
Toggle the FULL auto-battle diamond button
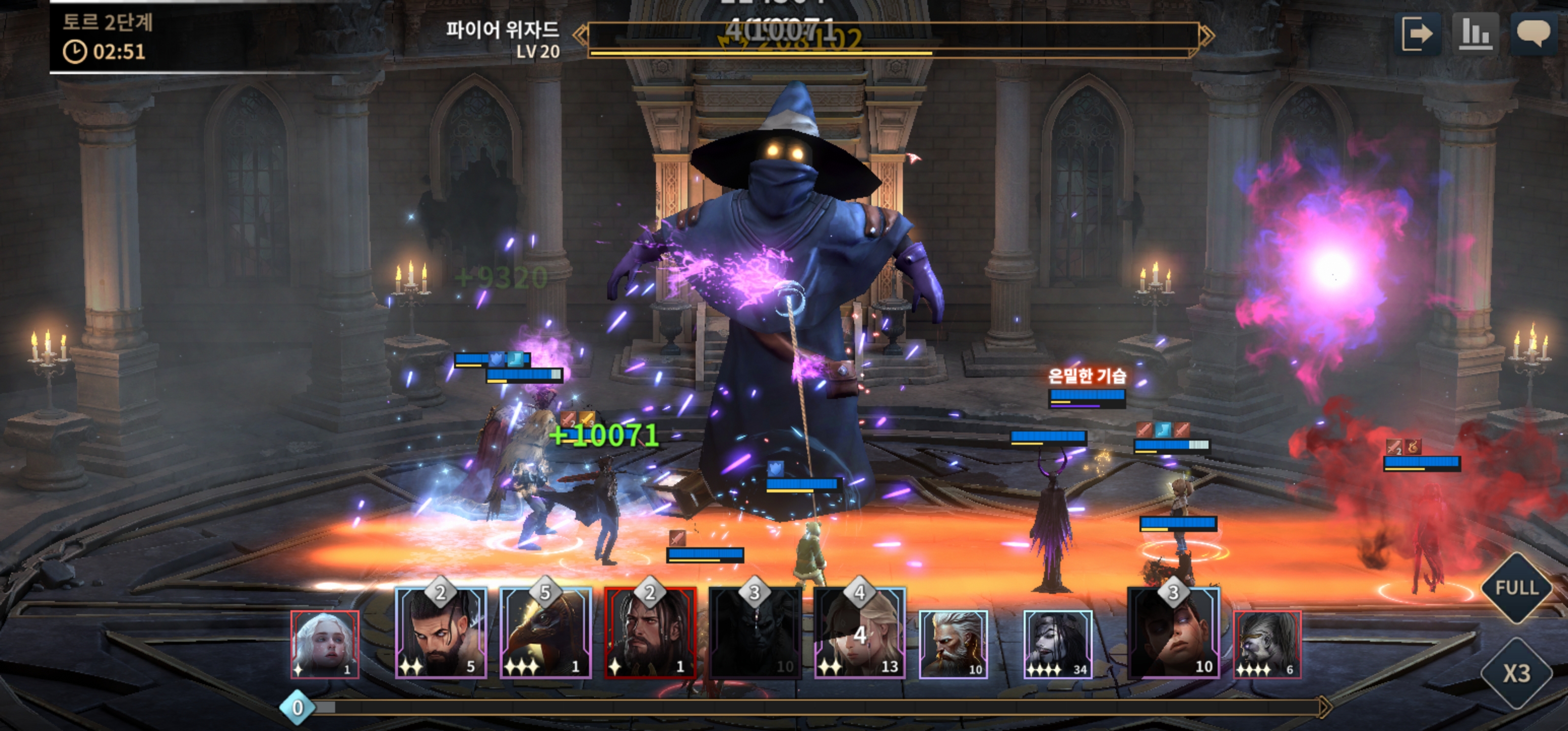pos(1516,588)
